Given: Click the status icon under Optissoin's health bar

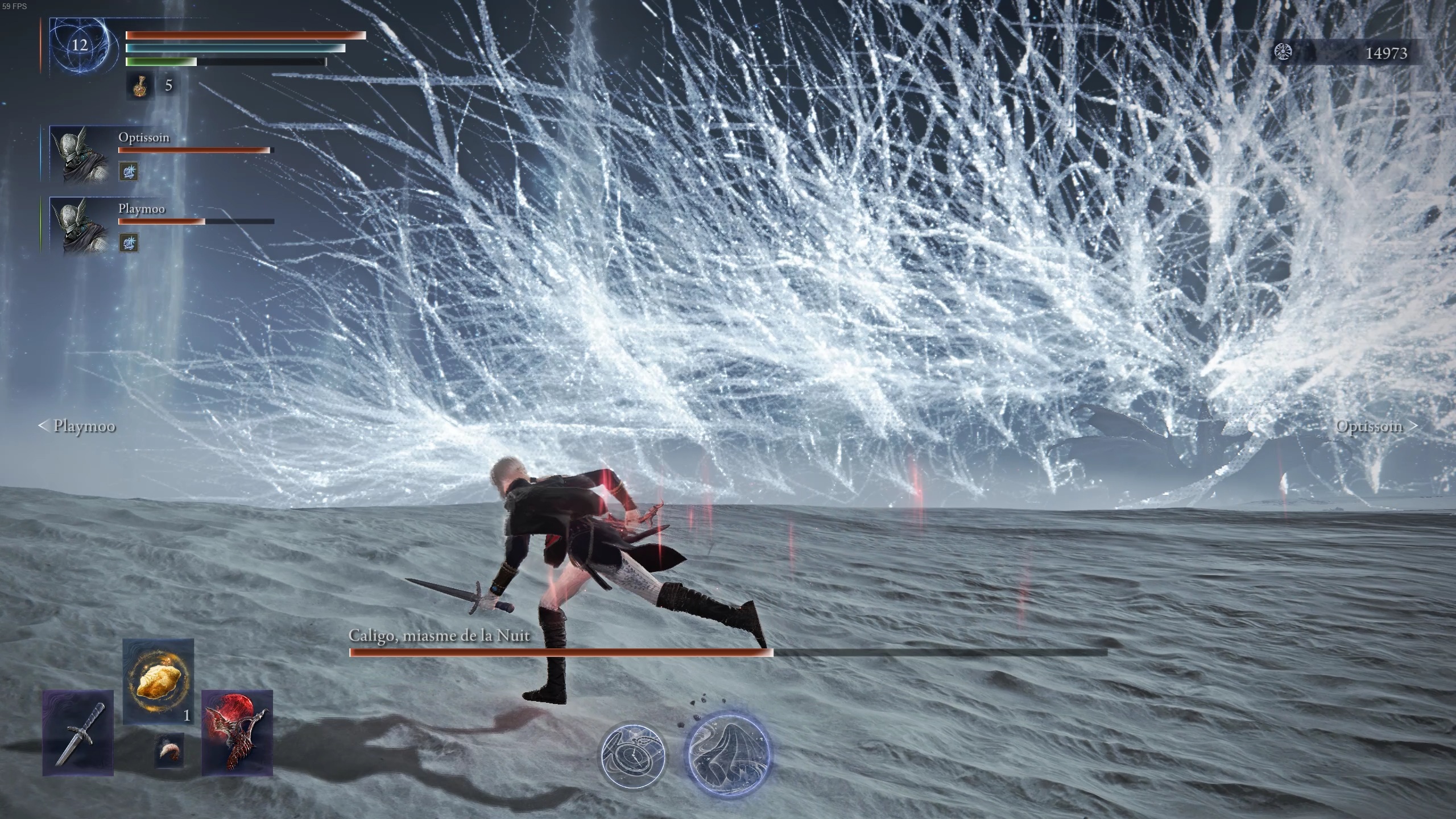Looking at the screenshot, I should tap(128, 171).
